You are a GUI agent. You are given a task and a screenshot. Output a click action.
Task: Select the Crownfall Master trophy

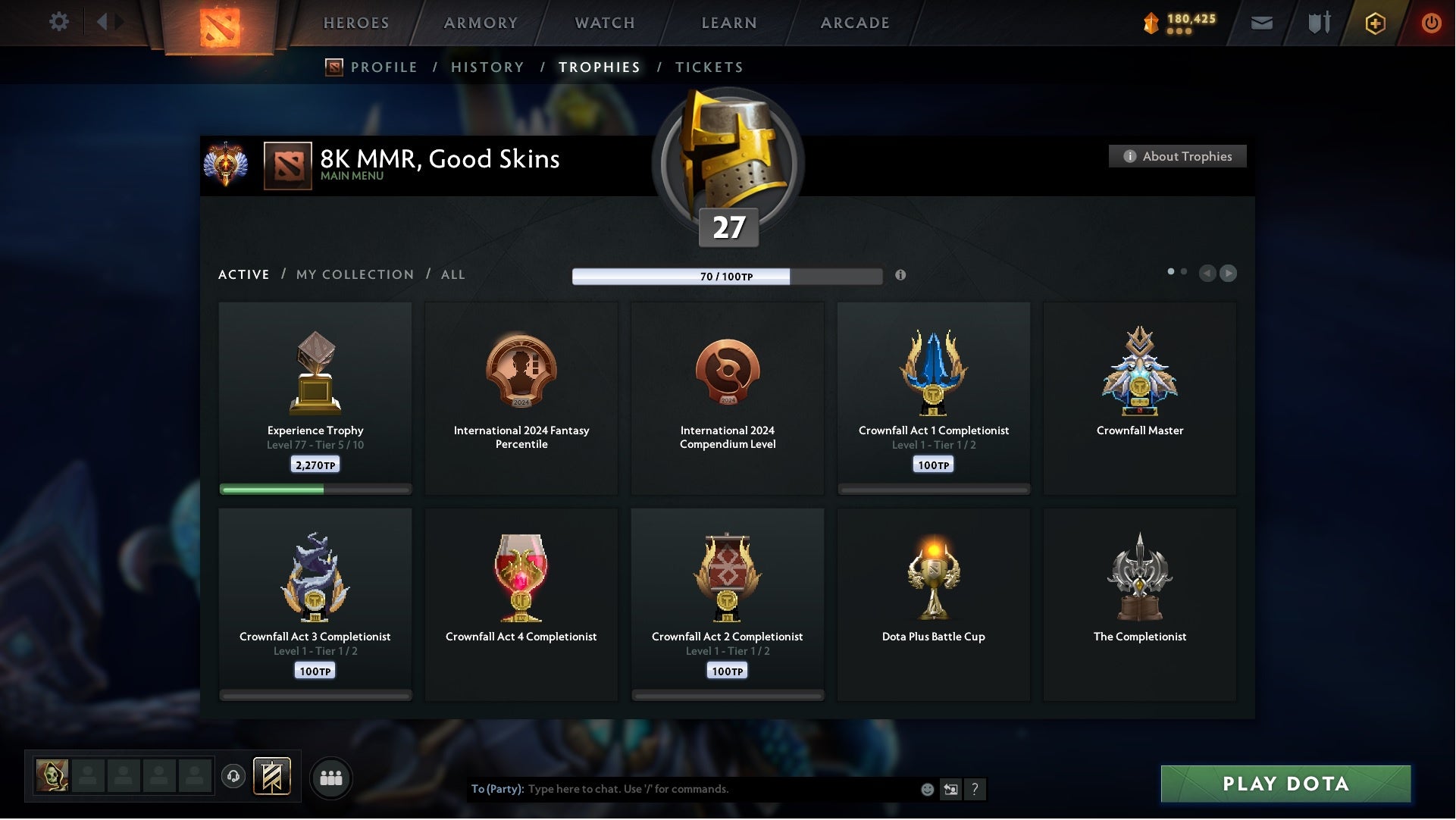pyautogui.click(x=1139, y=398)
